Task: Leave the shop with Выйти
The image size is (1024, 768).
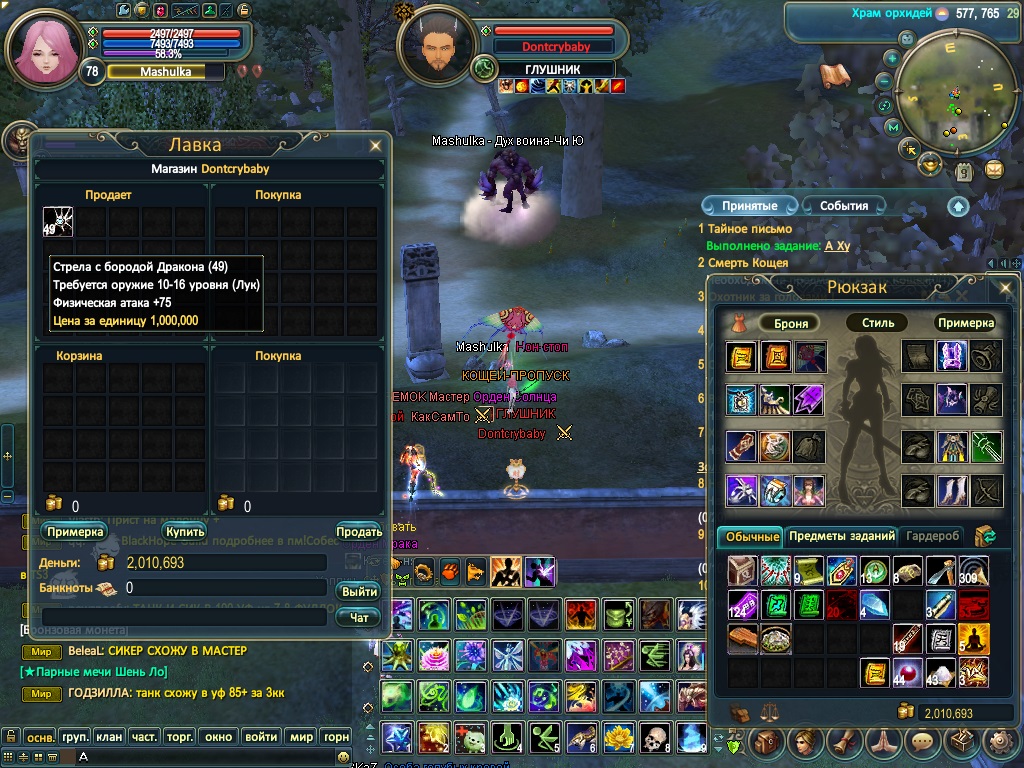Action: [359, 591]
